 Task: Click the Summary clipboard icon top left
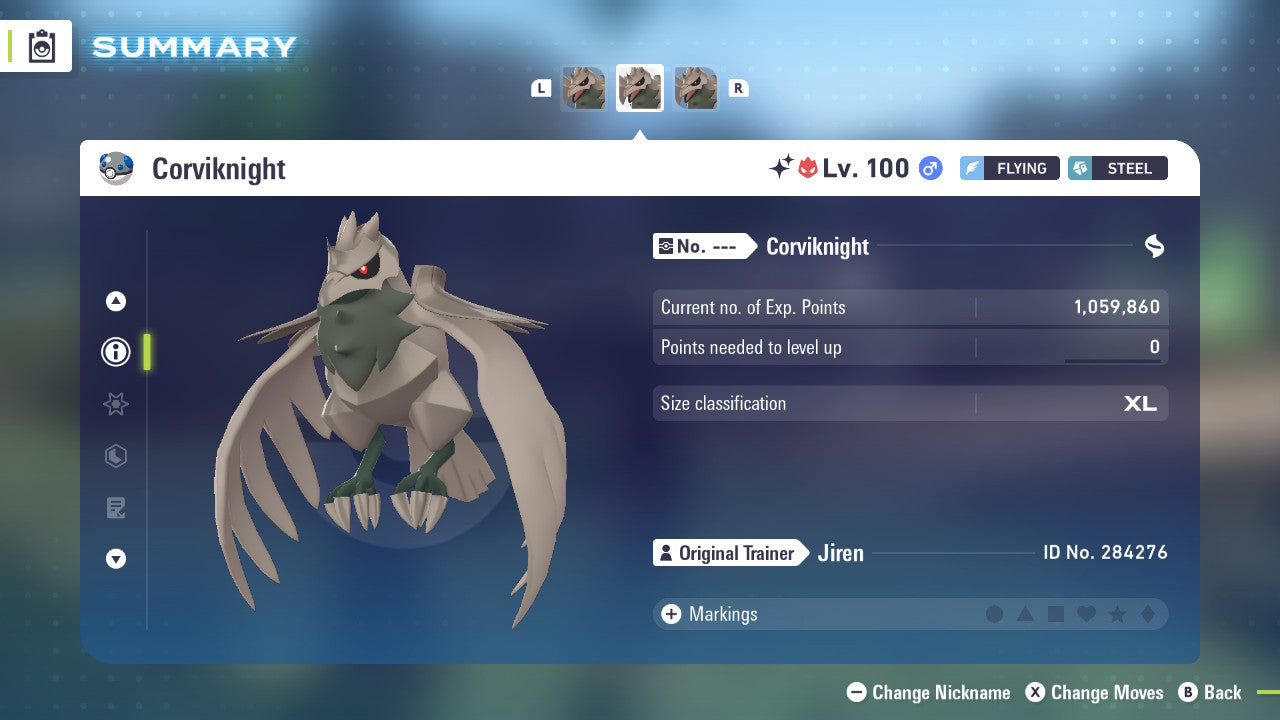point(40,46)
